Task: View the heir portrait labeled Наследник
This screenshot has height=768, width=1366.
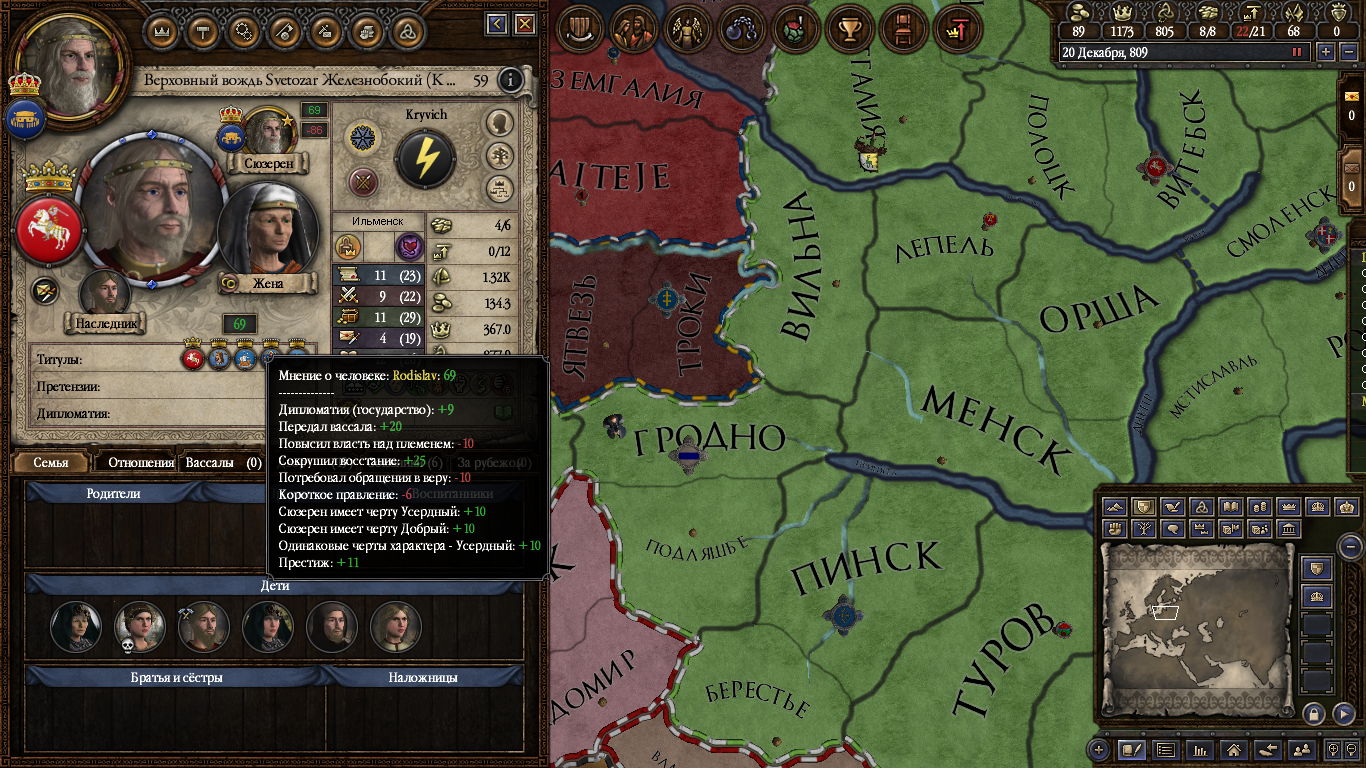Action: pos(105,293)
